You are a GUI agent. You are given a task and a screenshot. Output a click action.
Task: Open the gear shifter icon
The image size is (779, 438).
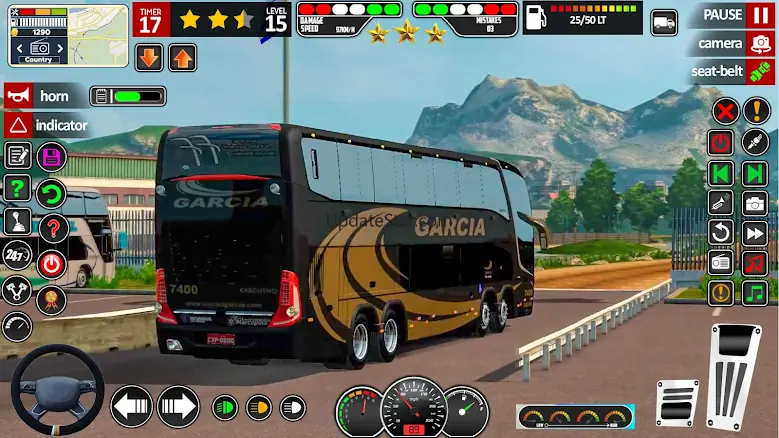tap(17, 221)
